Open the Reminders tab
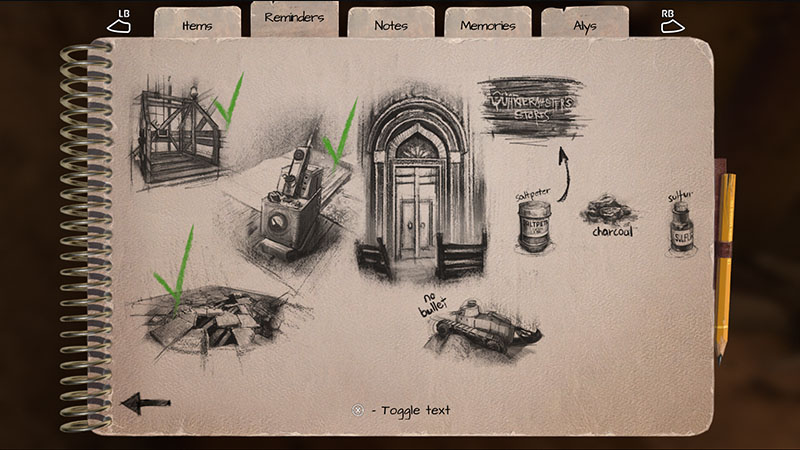The width and height of the screenshot is (800, 450). click(295, 18)
